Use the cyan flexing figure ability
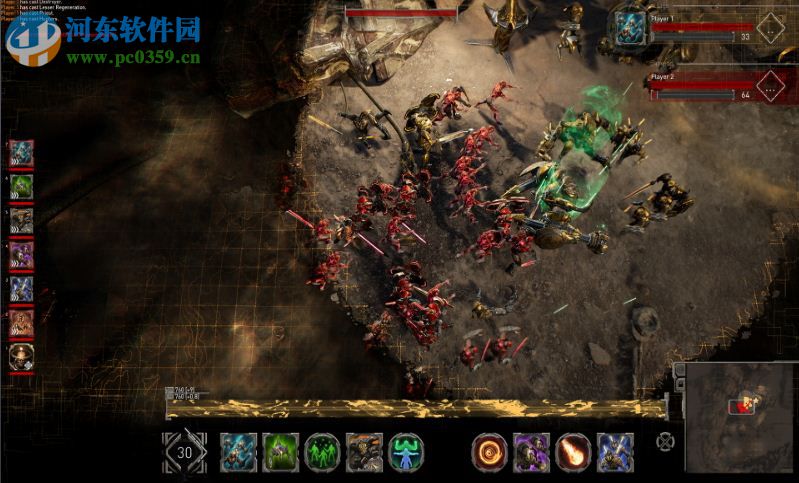Image resolution: width=799 pixels, height=483 pixels. (406, 452)
